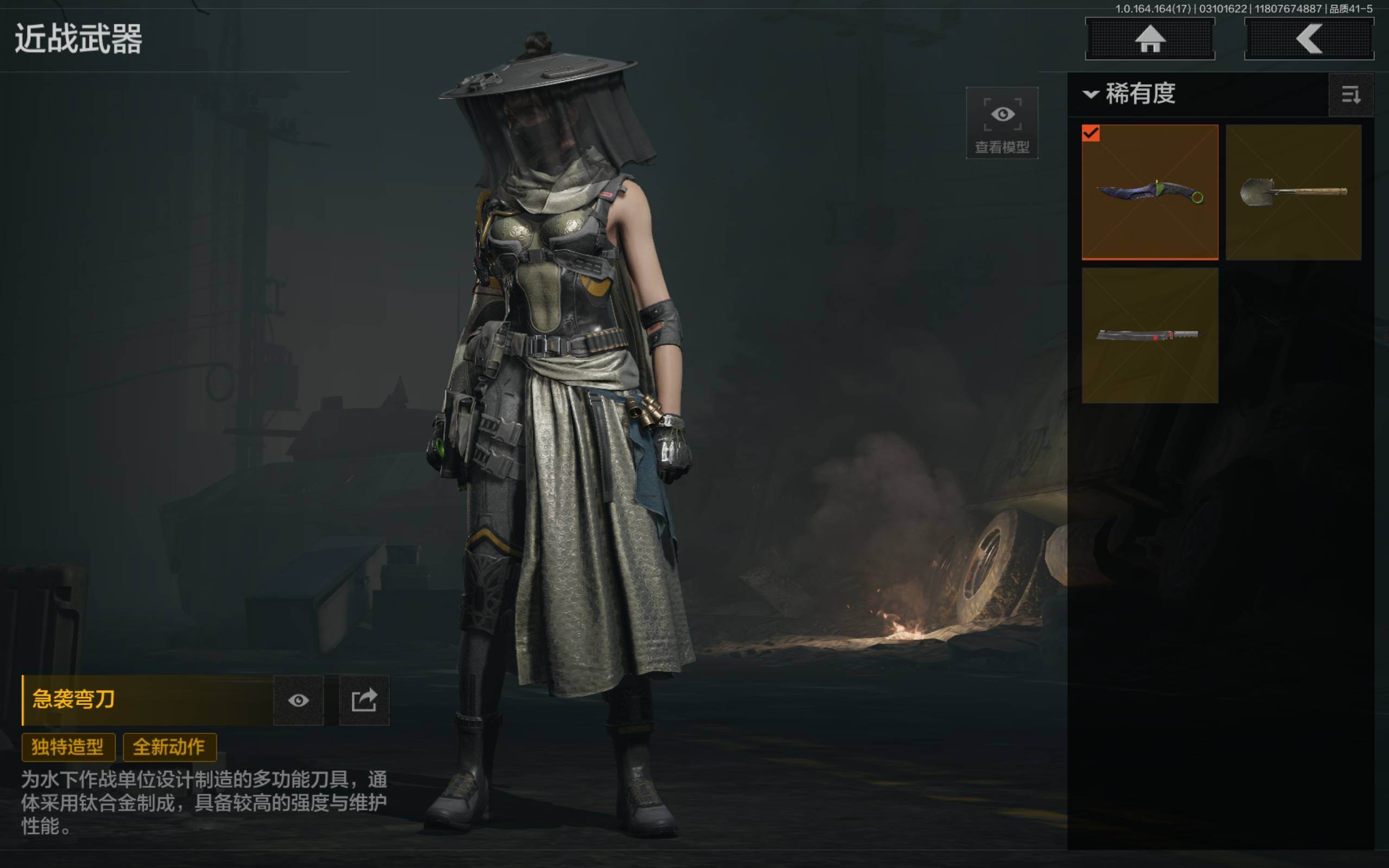Click the 全新动作 tag
Image resolution: width=1389 pixels, height=868 pixels.
coord(169,747)
